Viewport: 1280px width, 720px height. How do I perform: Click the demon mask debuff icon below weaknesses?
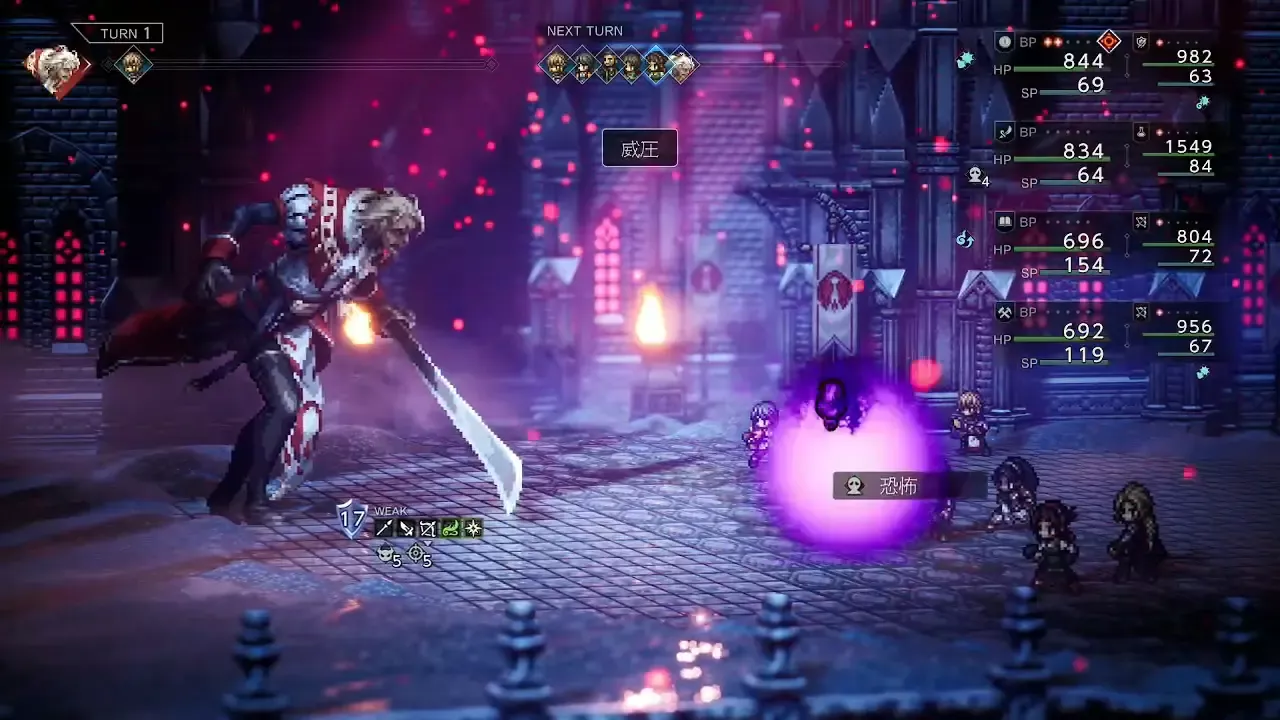coord(384,554)
